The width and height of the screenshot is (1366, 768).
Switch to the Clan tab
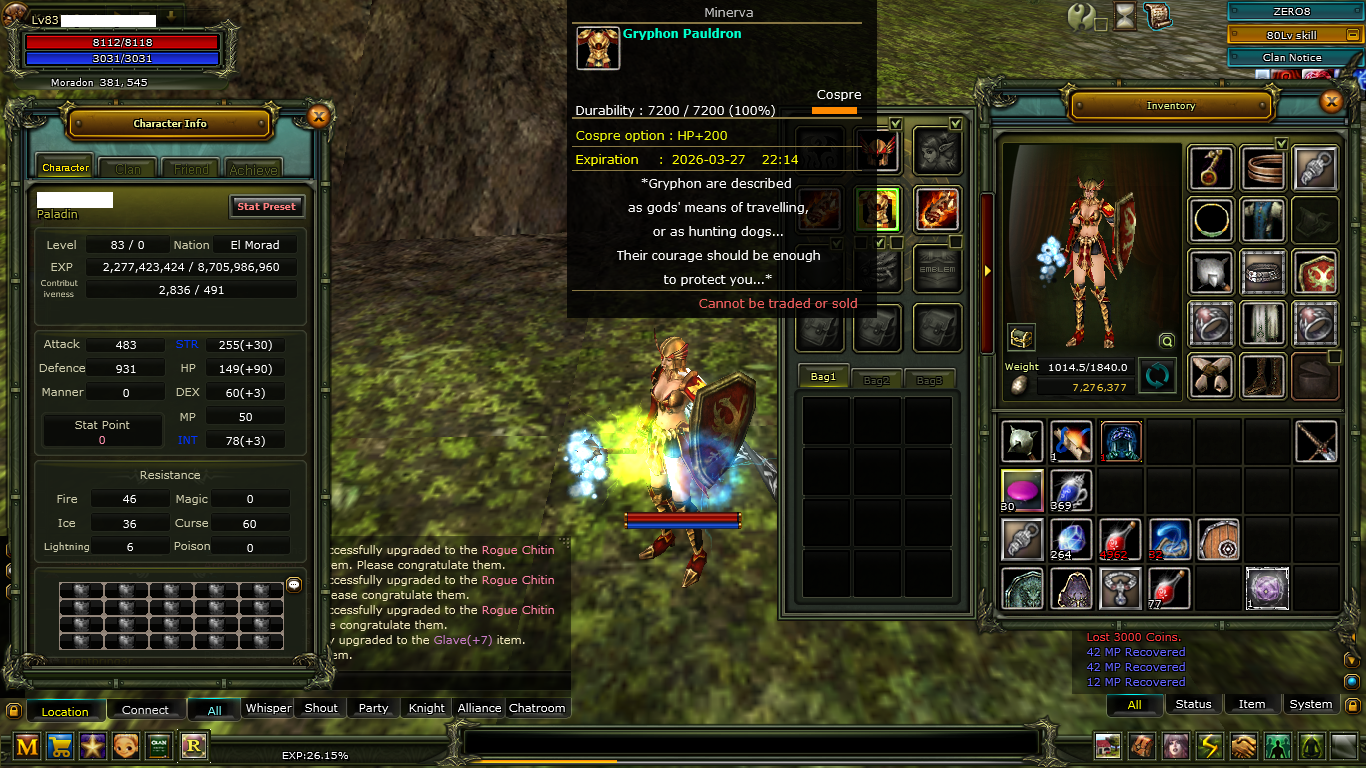click(128, 168)
